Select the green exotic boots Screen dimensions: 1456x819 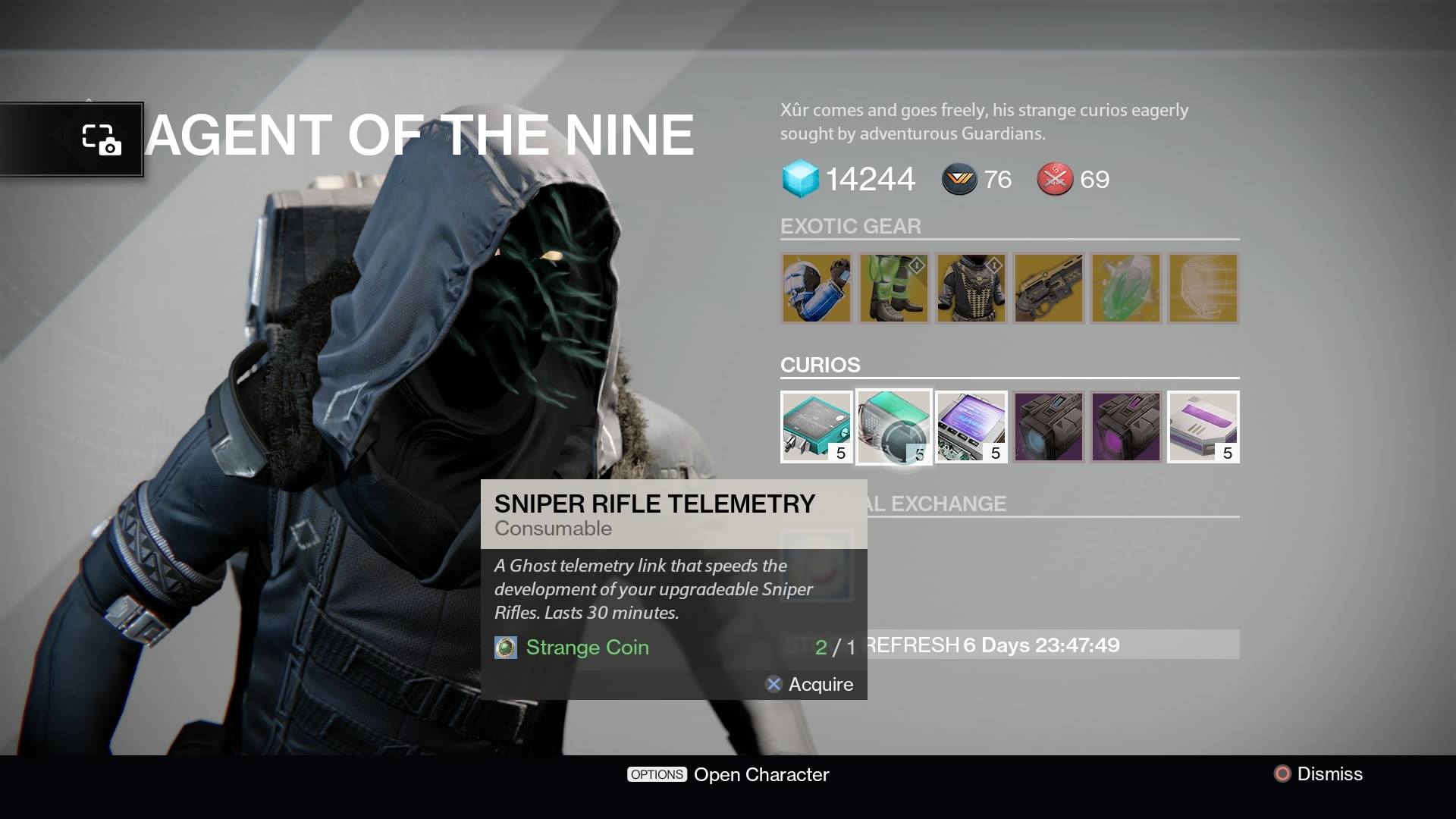(x=894, y=288)
